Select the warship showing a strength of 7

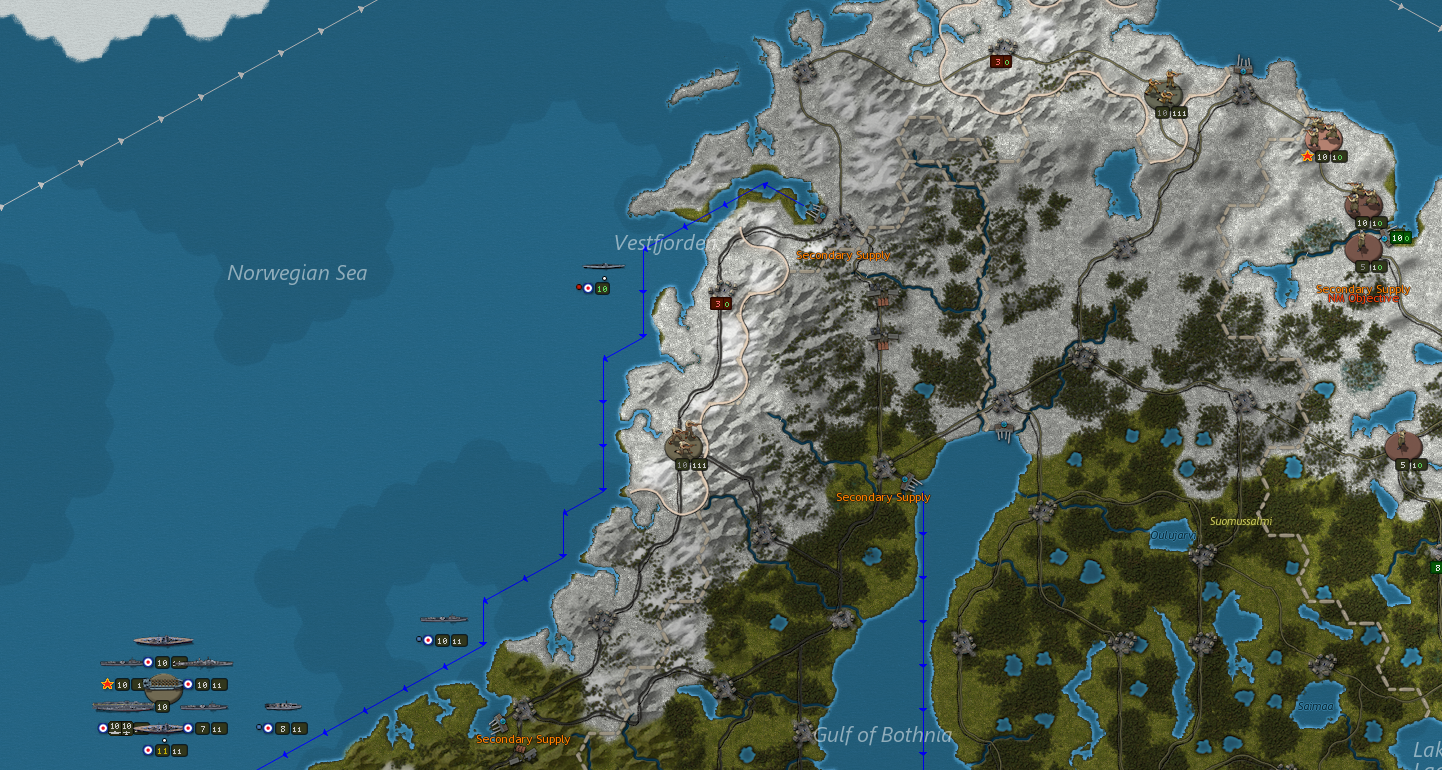(201, 729)
